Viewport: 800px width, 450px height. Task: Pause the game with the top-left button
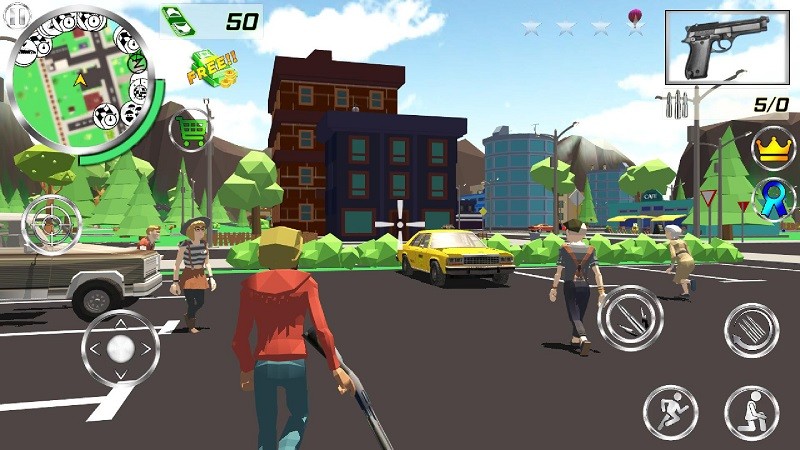[16, 14]
